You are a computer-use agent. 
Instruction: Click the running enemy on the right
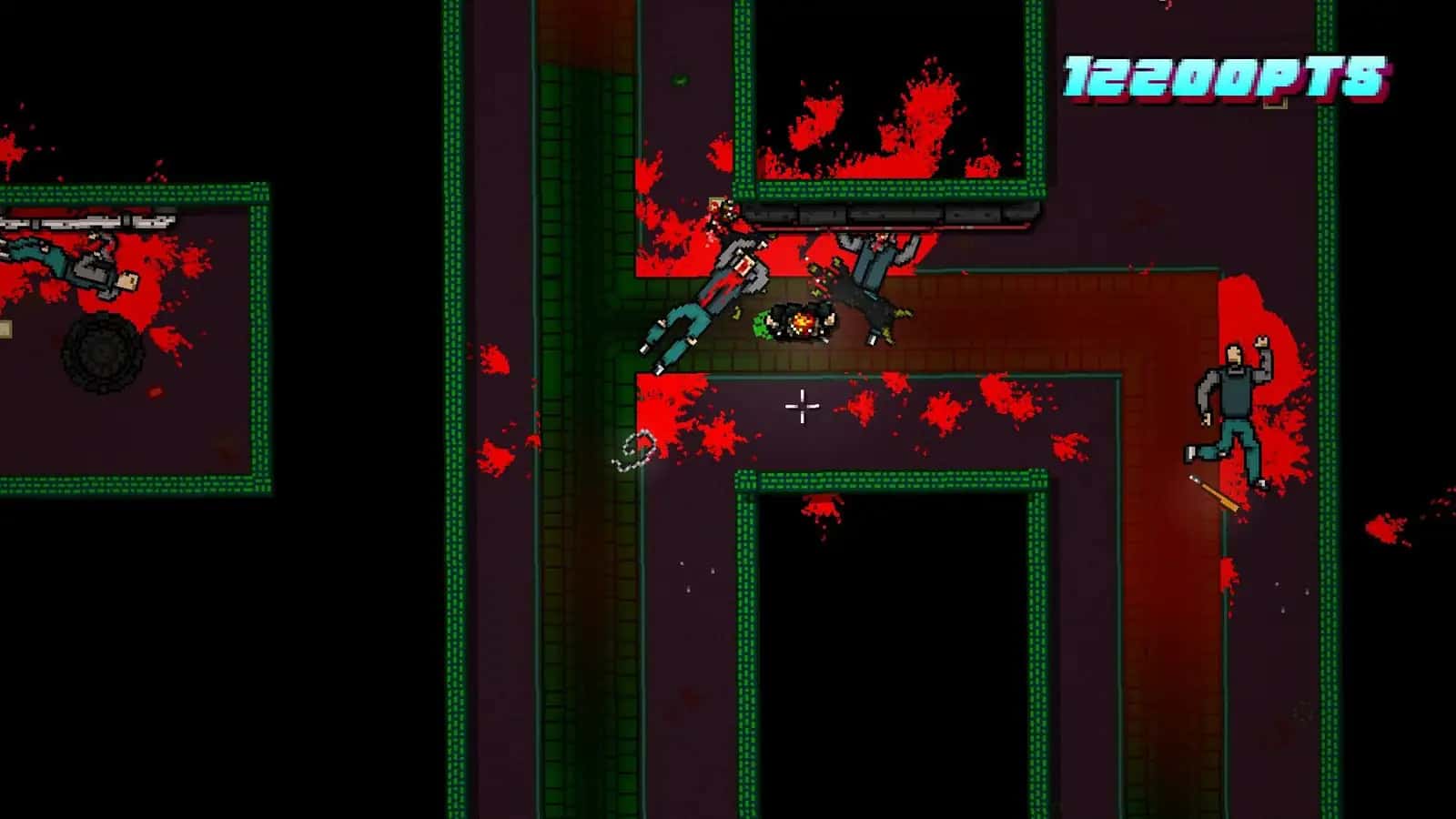tap(1233, 391)
